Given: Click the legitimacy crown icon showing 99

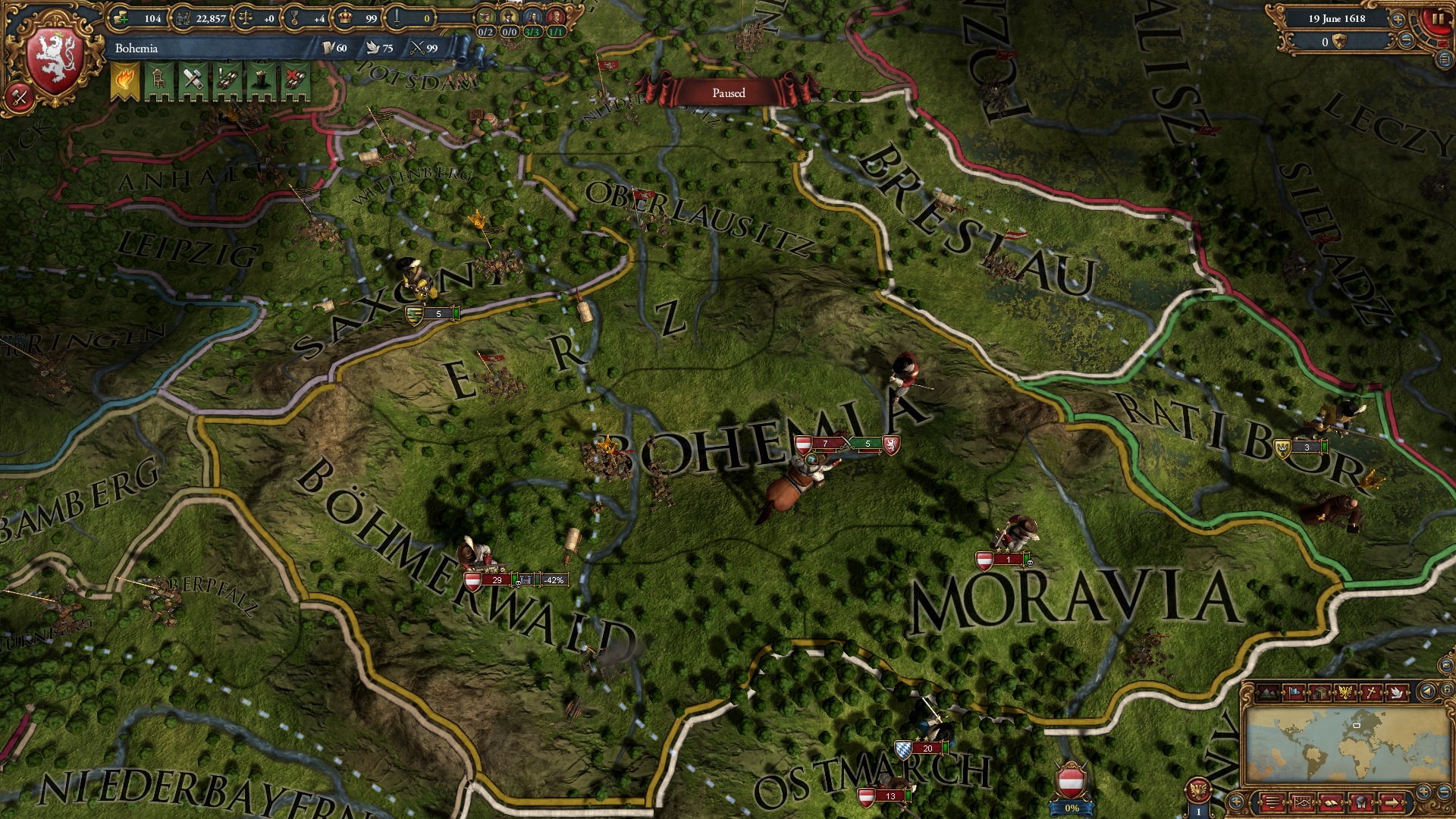Looking at the screenshot, I should tap(344, 18).
